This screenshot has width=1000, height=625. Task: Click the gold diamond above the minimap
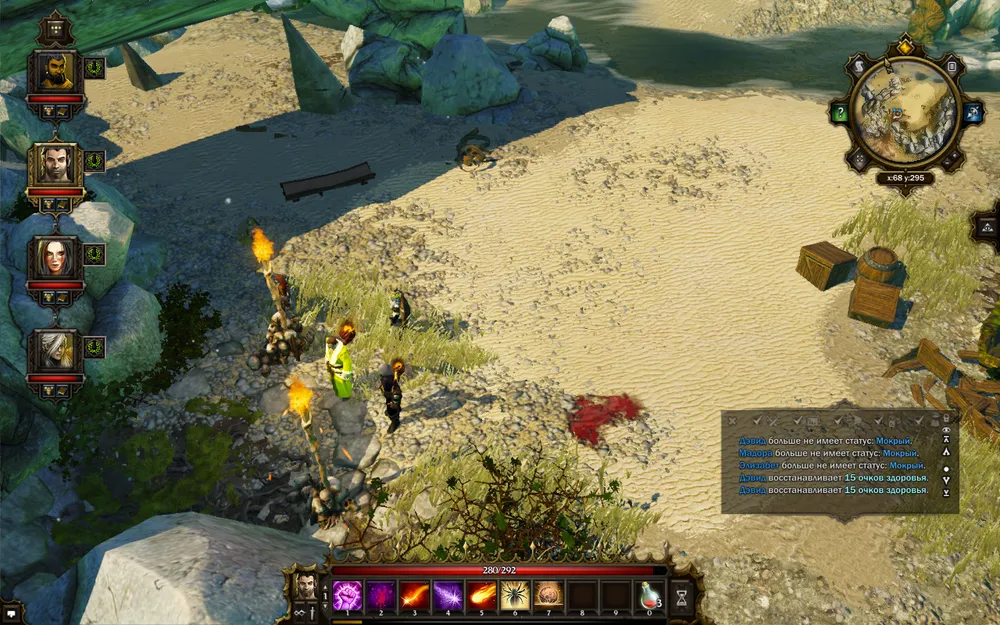pos(905,45)
